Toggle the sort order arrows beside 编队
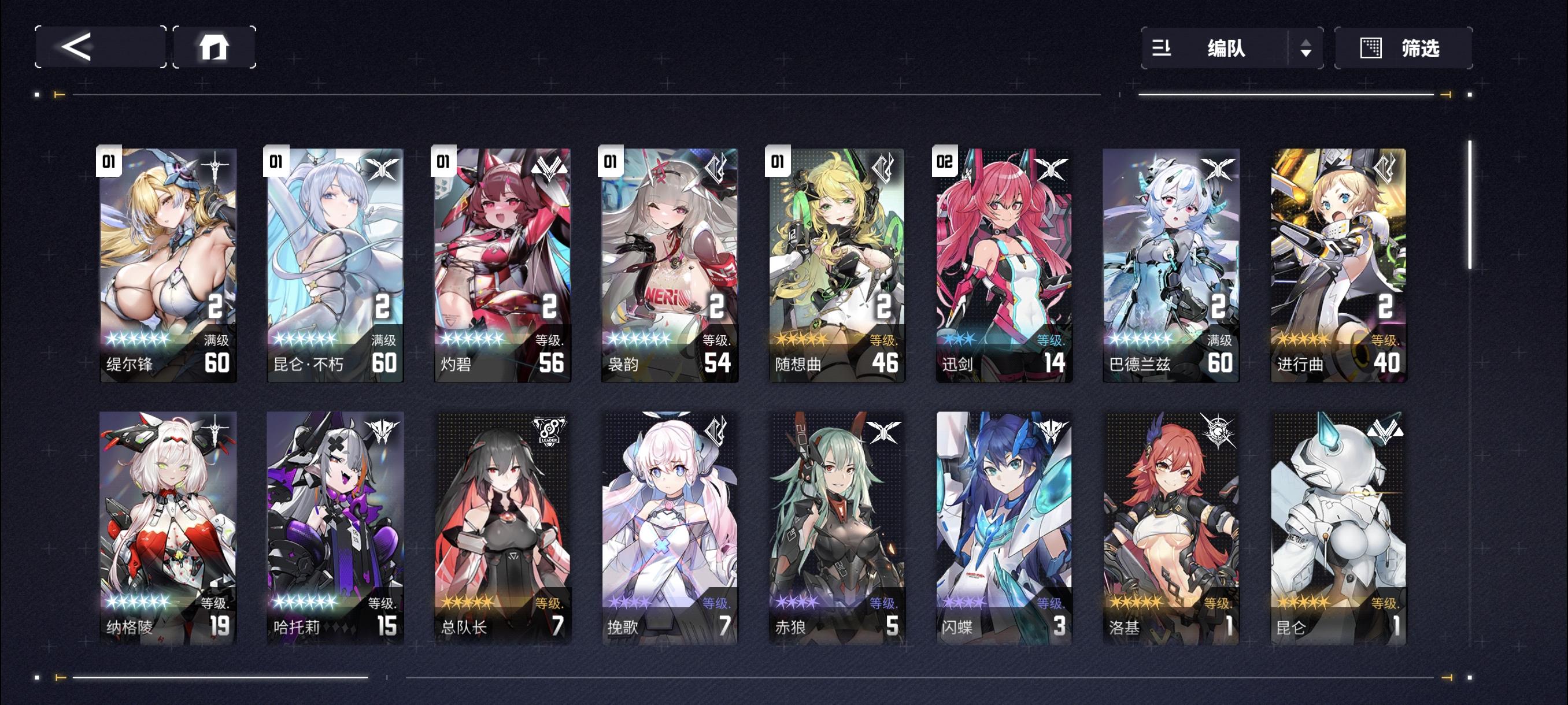Viewport: 1568px width, 705px height. 1306,49
